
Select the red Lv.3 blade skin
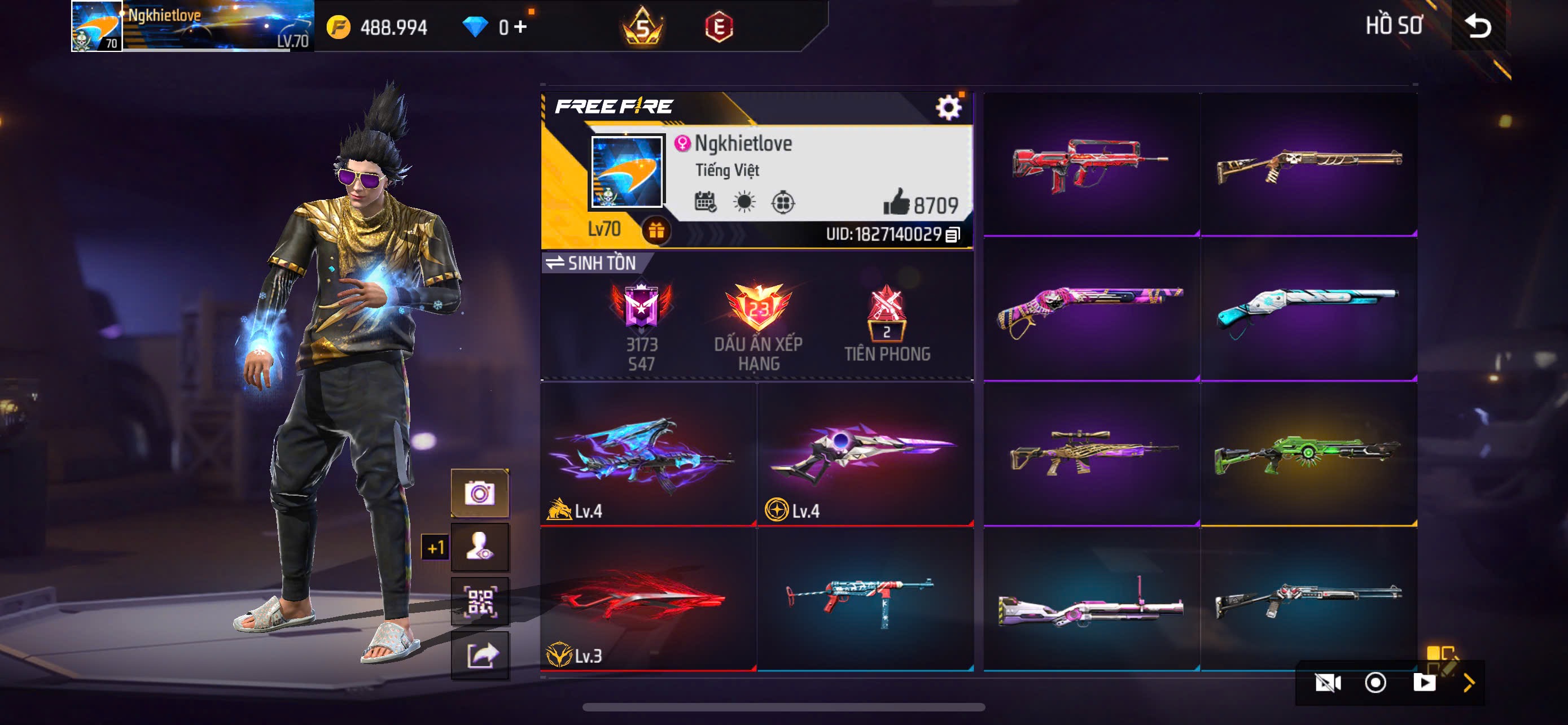coord(647,600)
